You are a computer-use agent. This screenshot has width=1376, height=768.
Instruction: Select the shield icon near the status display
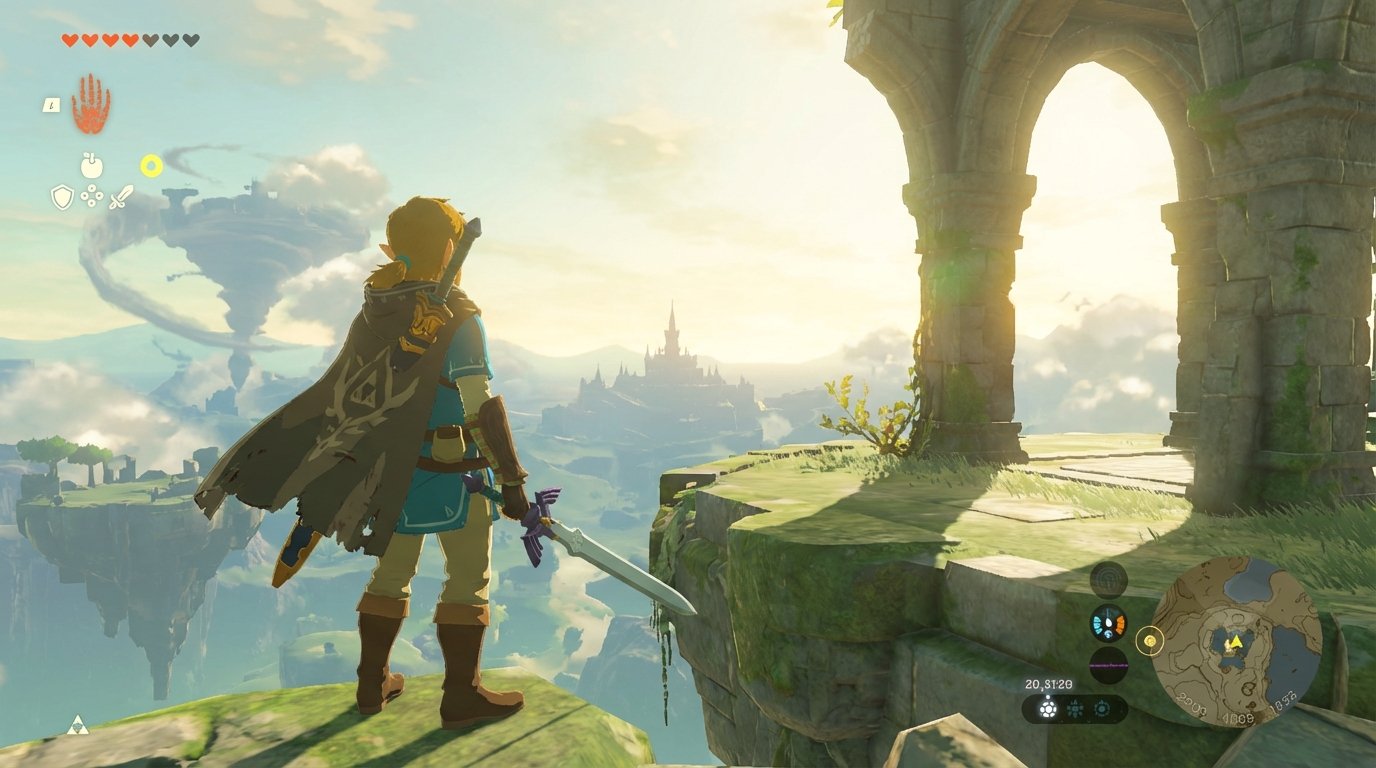pos(62,194)
